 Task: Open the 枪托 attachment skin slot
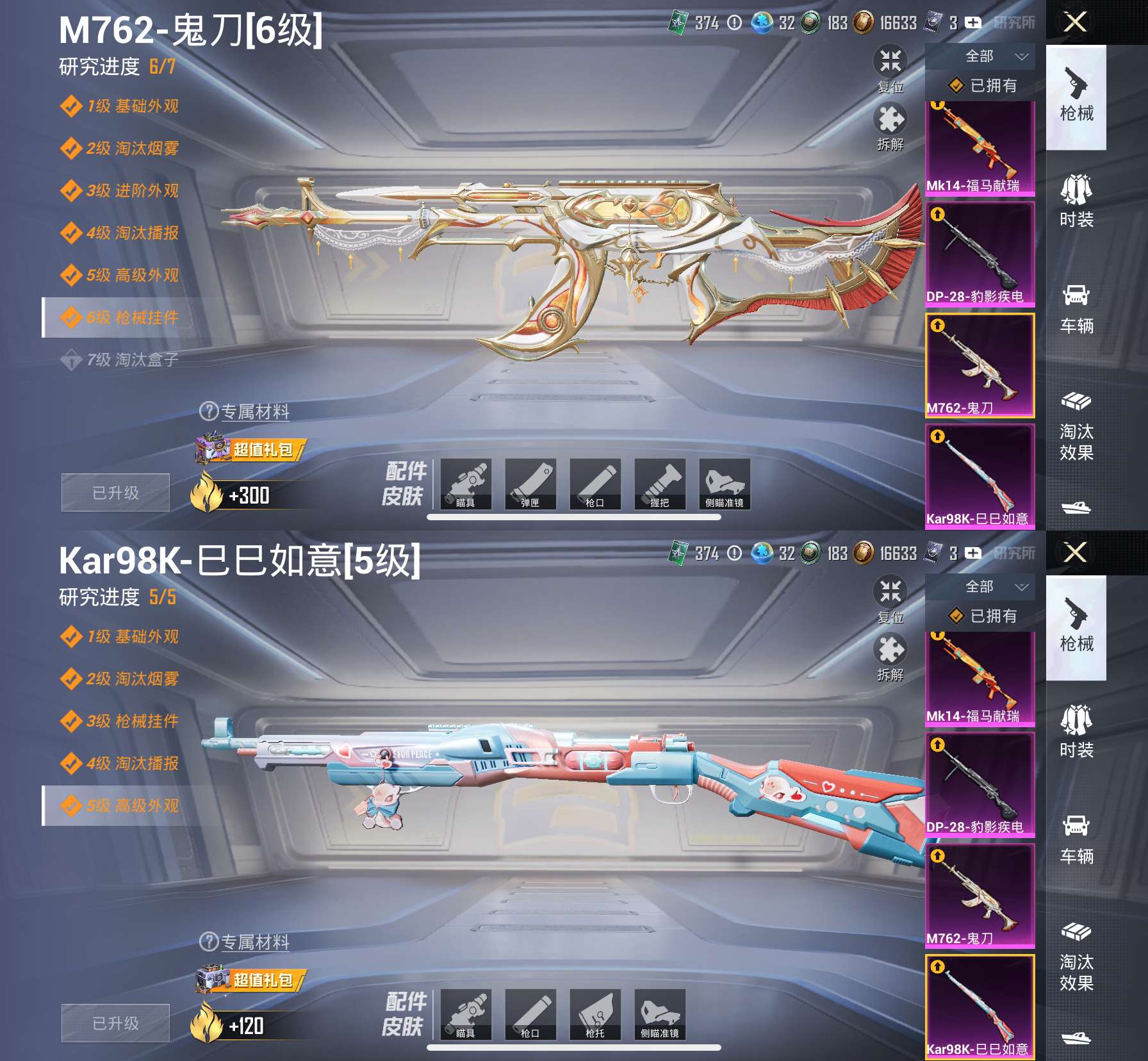[594, 1015]
